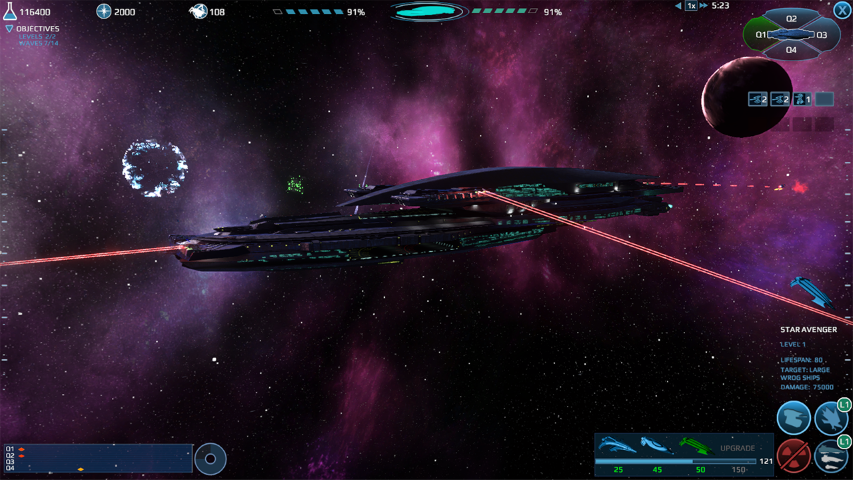Select the robot unit slot showing 1
Image resolution: width=853 pixels, height=480 pixels.
click(x=802, y=99)
